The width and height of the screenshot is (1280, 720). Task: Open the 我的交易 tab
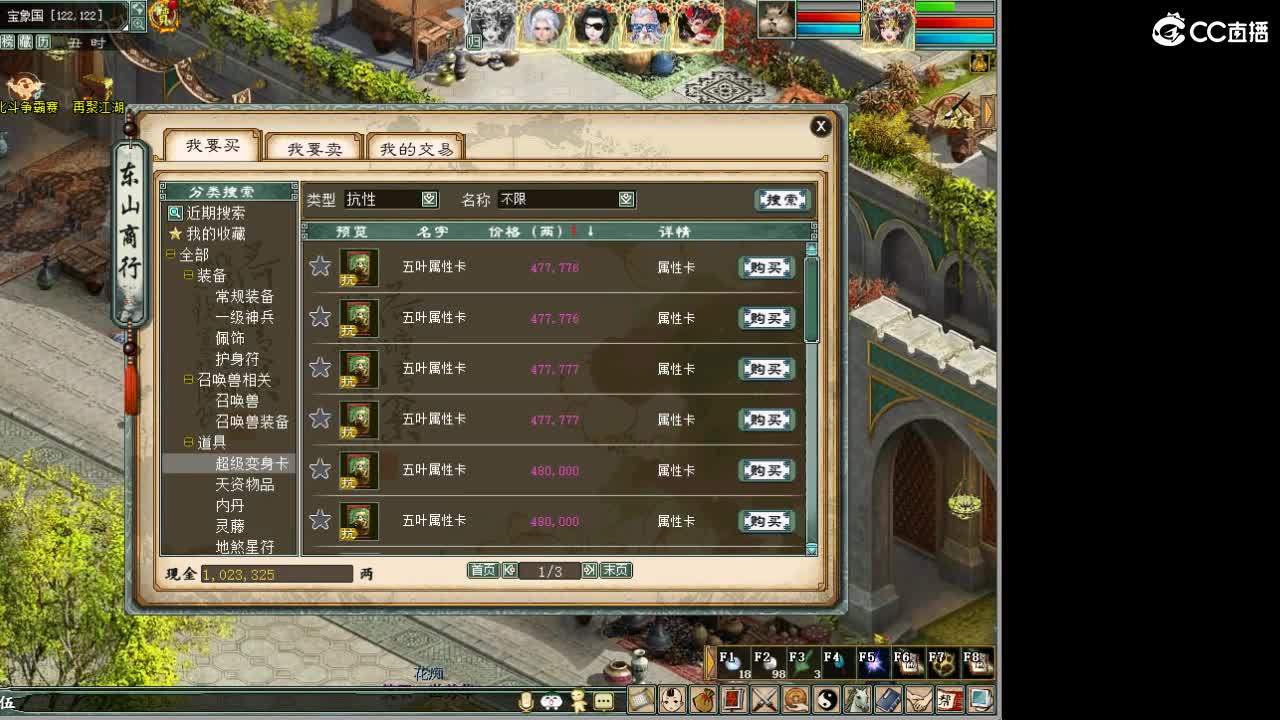coord(417,146)
